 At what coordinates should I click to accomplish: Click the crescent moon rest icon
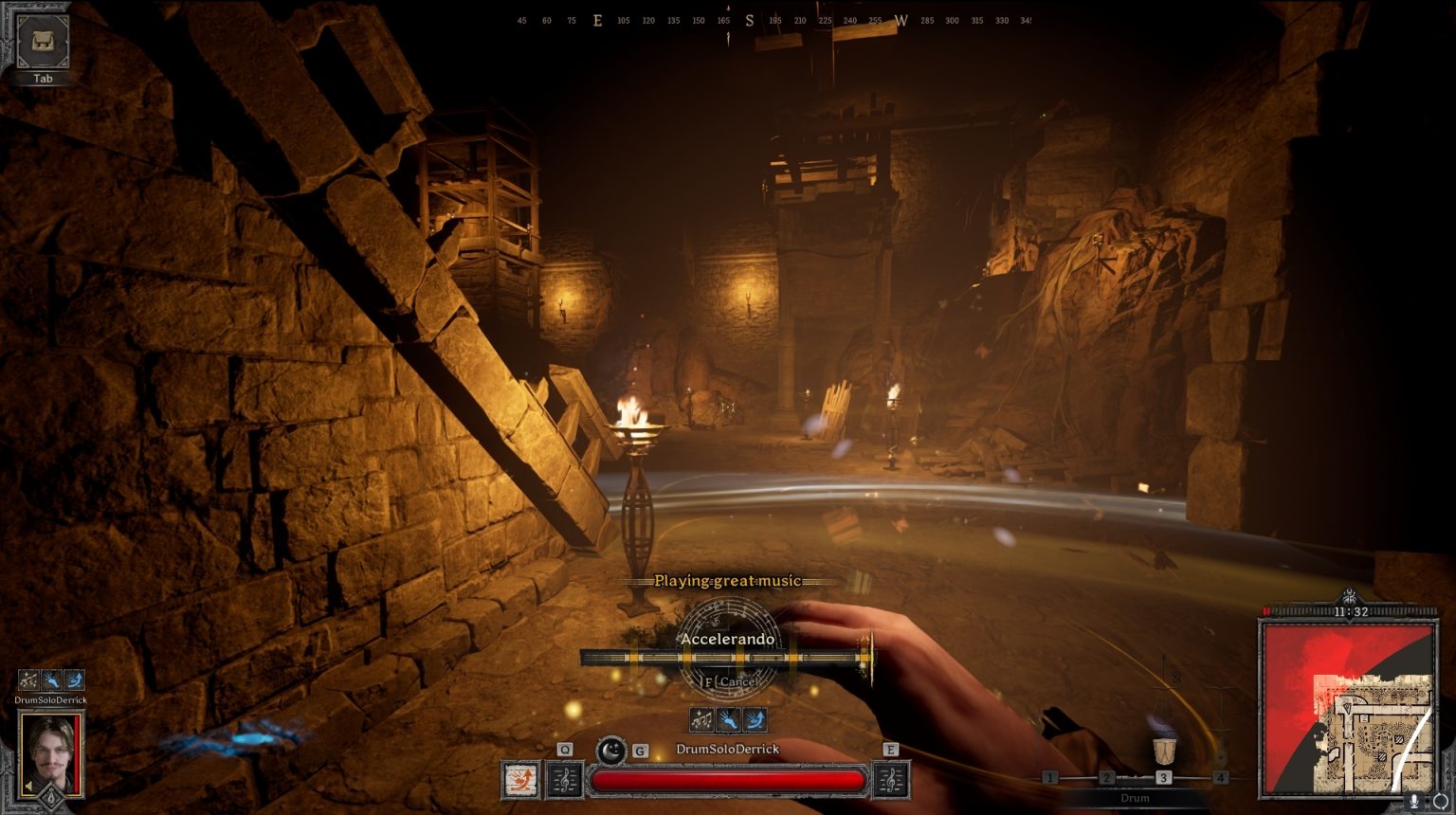click(x=611, y=752)
